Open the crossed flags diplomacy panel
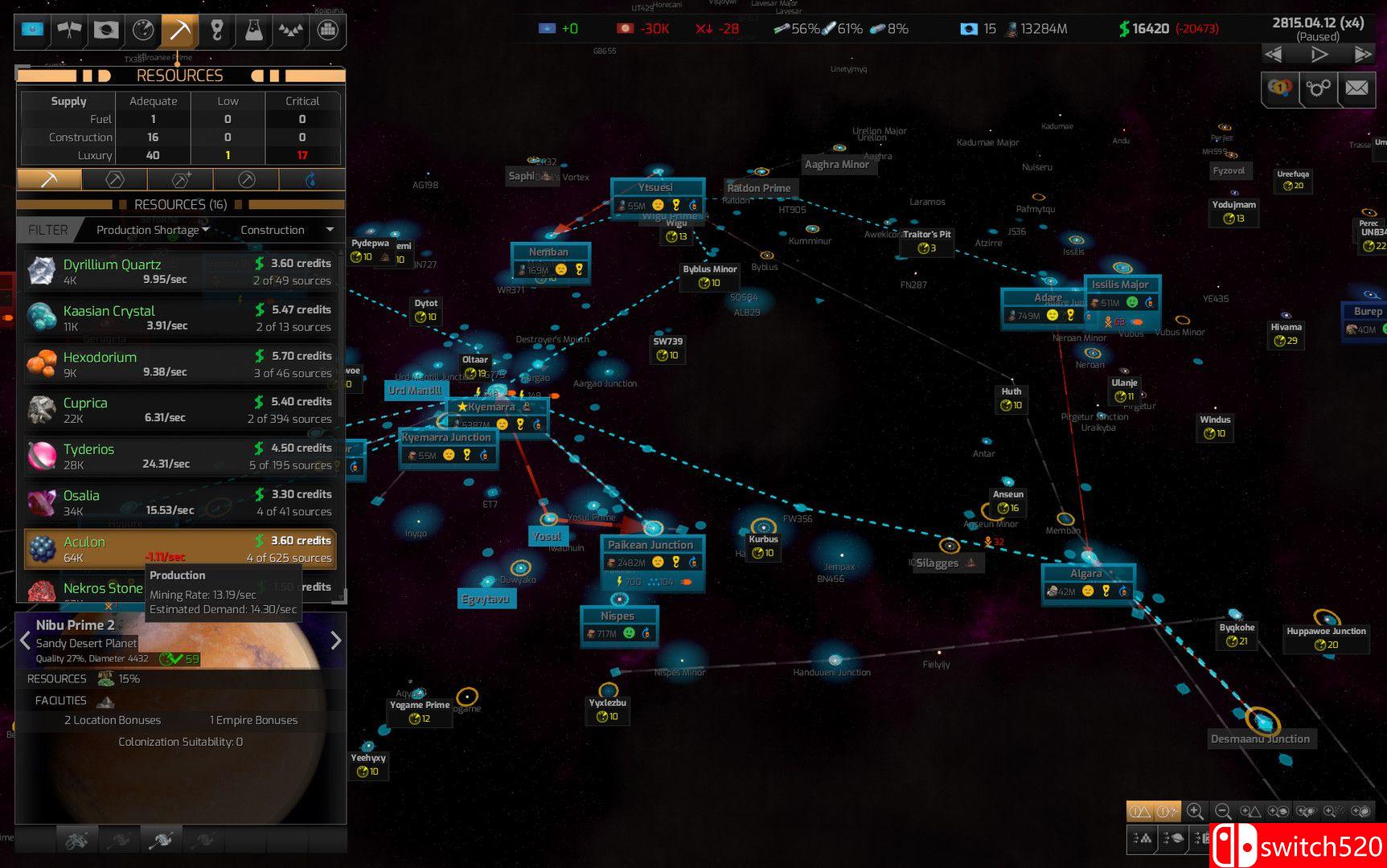This screenshot has width=1387, height=868. (x=69, y=31)
